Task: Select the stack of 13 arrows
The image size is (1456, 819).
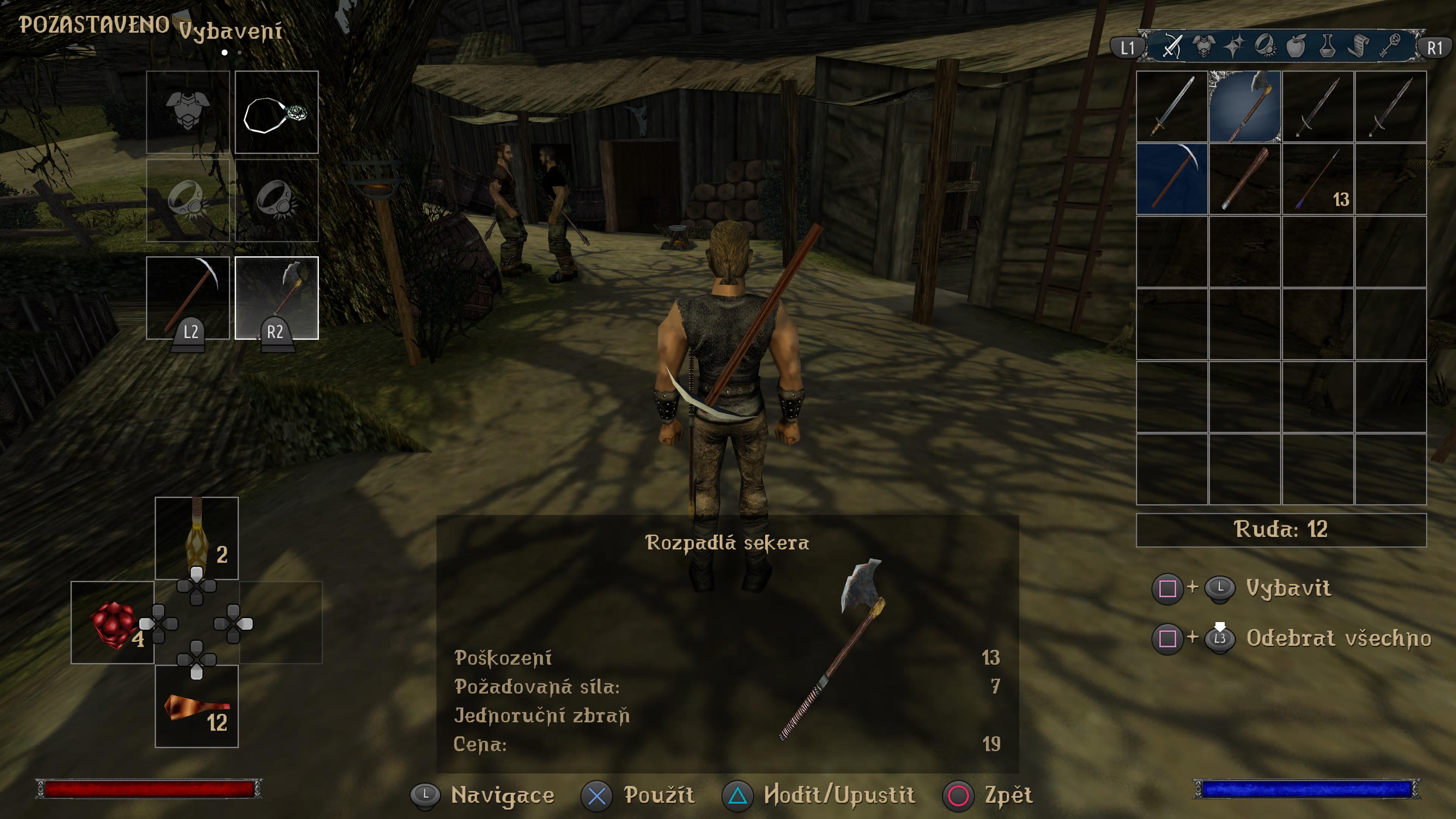Action: pyautogui.click(x=1318, y=179)
